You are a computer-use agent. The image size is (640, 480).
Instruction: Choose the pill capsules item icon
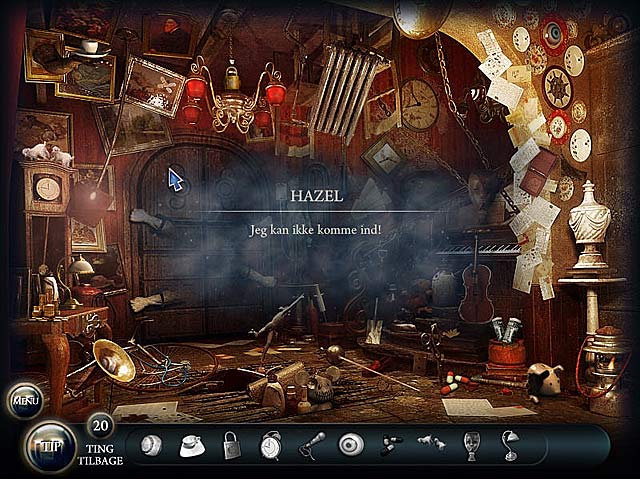tap(391, 445)
